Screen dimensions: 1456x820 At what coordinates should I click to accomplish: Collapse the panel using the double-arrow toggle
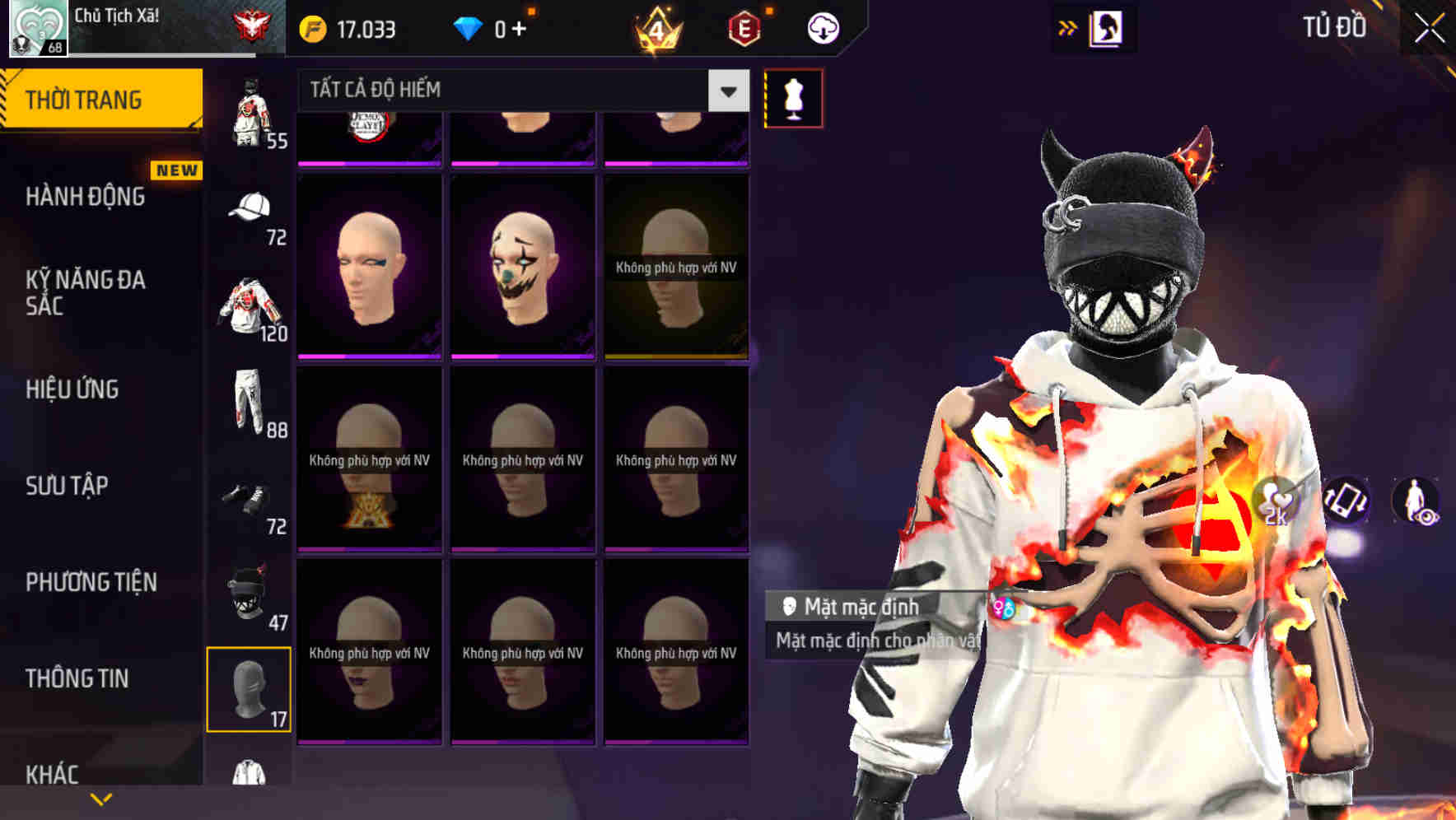point(1068,27)
